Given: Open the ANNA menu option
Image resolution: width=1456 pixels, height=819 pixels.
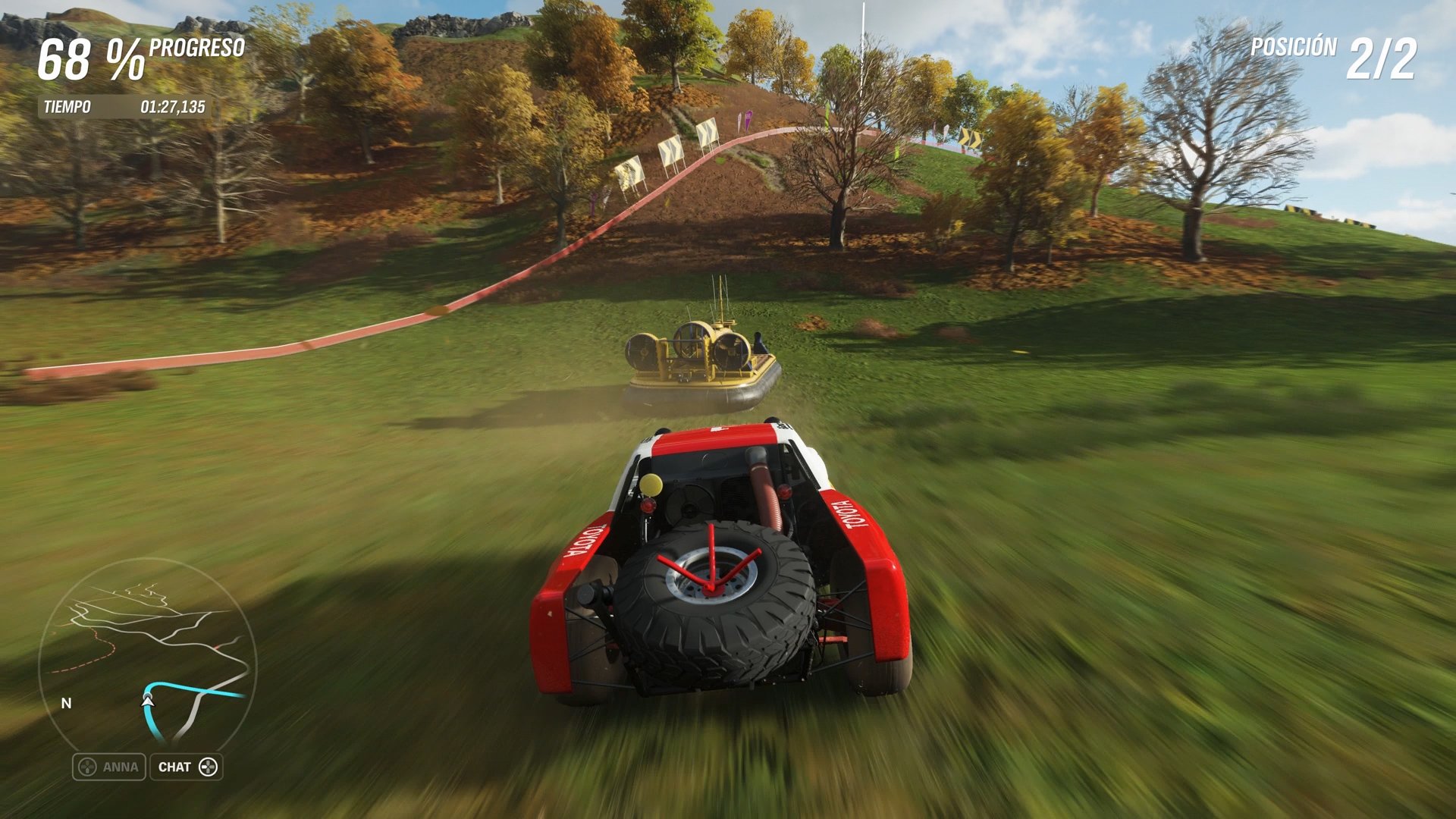Looking at the screenshot, I should pyautogui.click(x=120, y=767).
